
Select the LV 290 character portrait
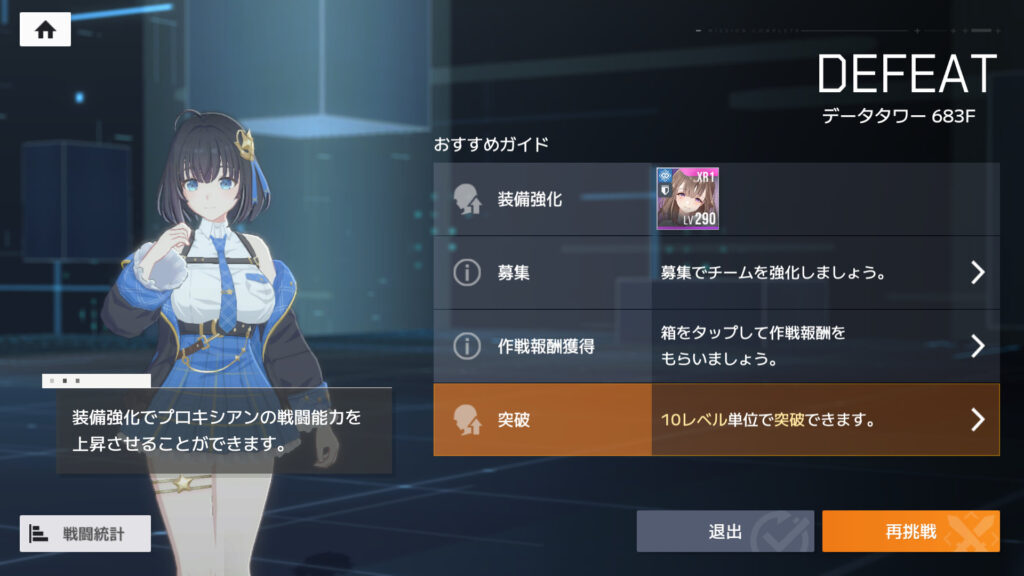point(687,199)
